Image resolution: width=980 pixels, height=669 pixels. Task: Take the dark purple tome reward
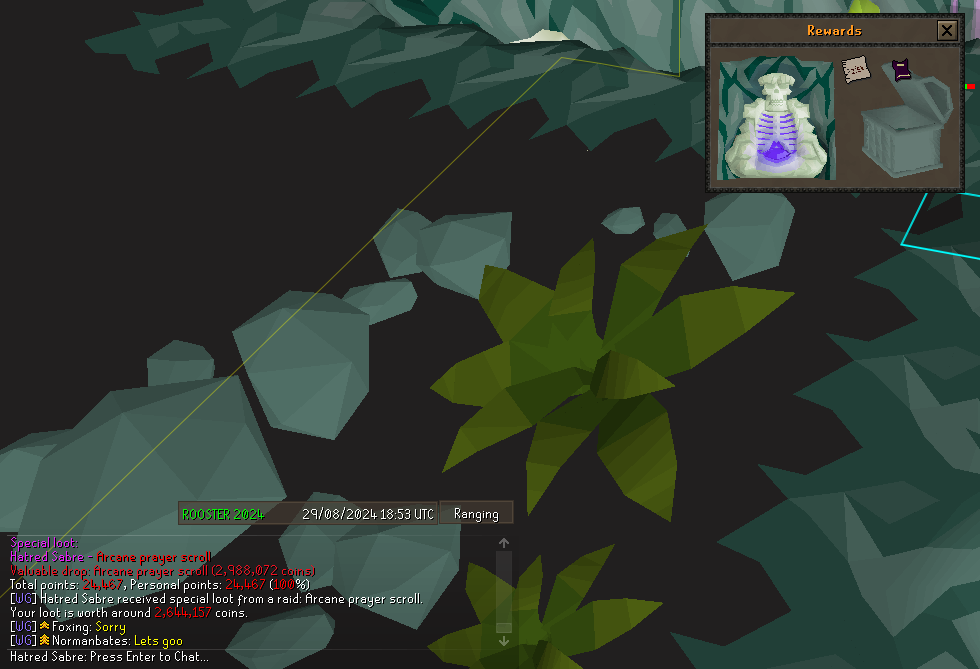(901, 69)
